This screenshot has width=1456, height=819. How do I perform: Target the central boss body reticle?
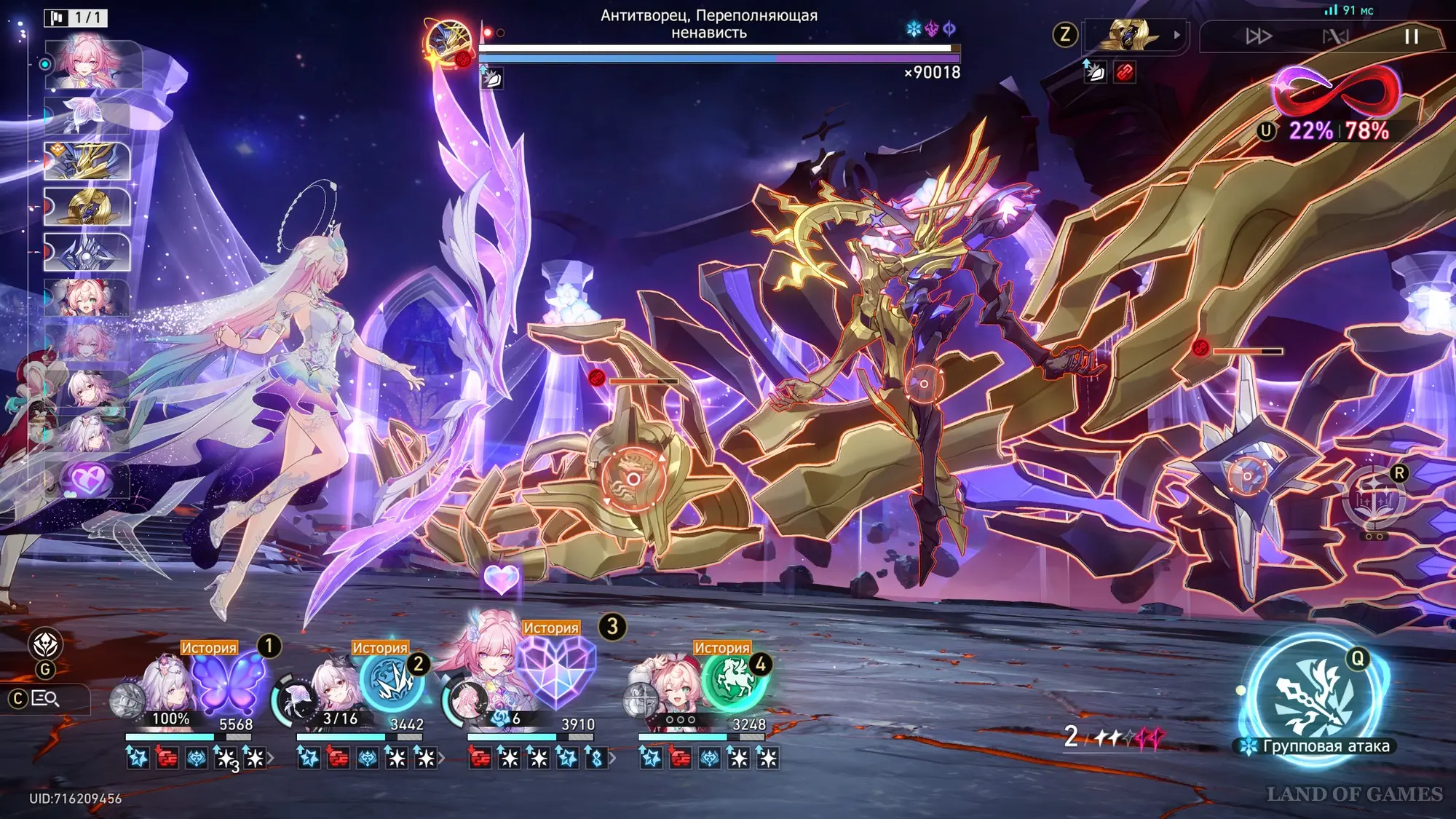[x=924, y=384]
